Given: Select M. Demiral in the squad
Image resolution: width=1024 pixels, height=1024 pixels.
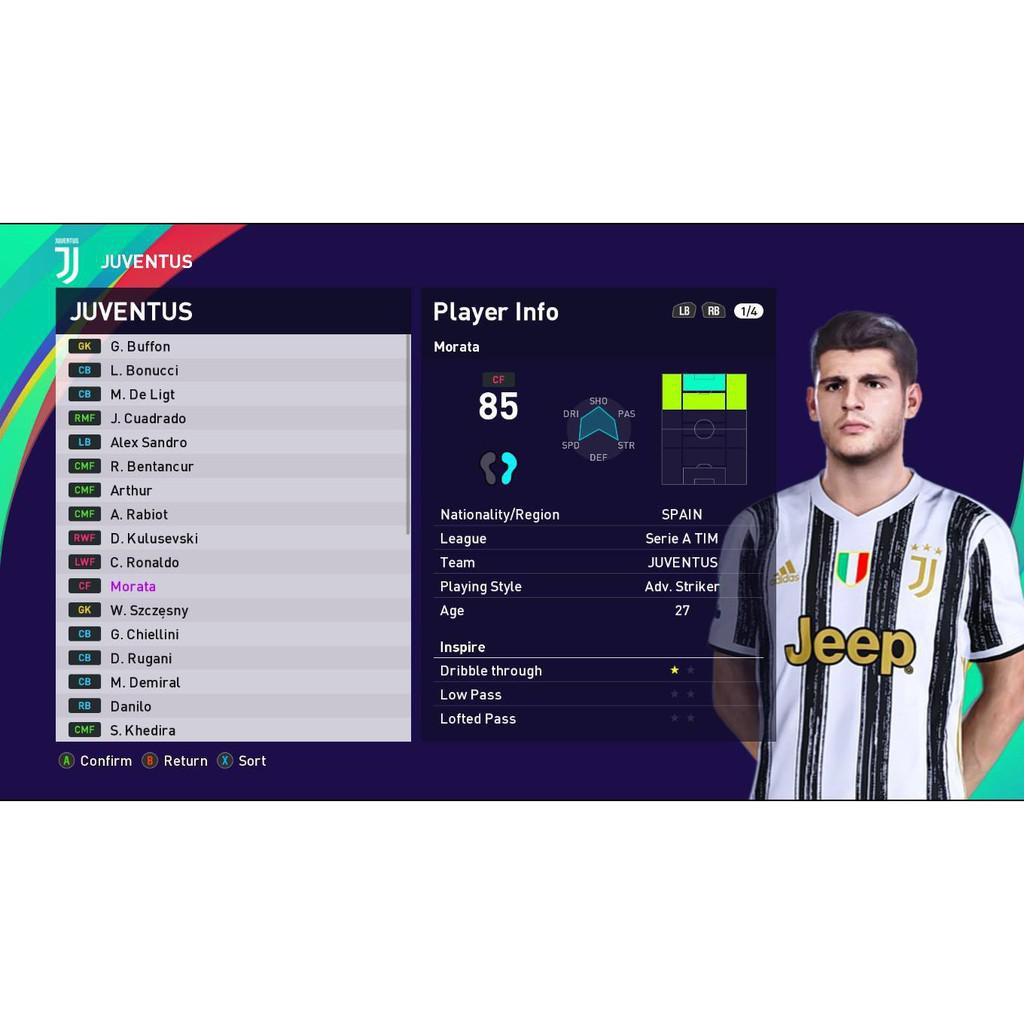Looking at the screenshot, I should (x=145, y=682).
